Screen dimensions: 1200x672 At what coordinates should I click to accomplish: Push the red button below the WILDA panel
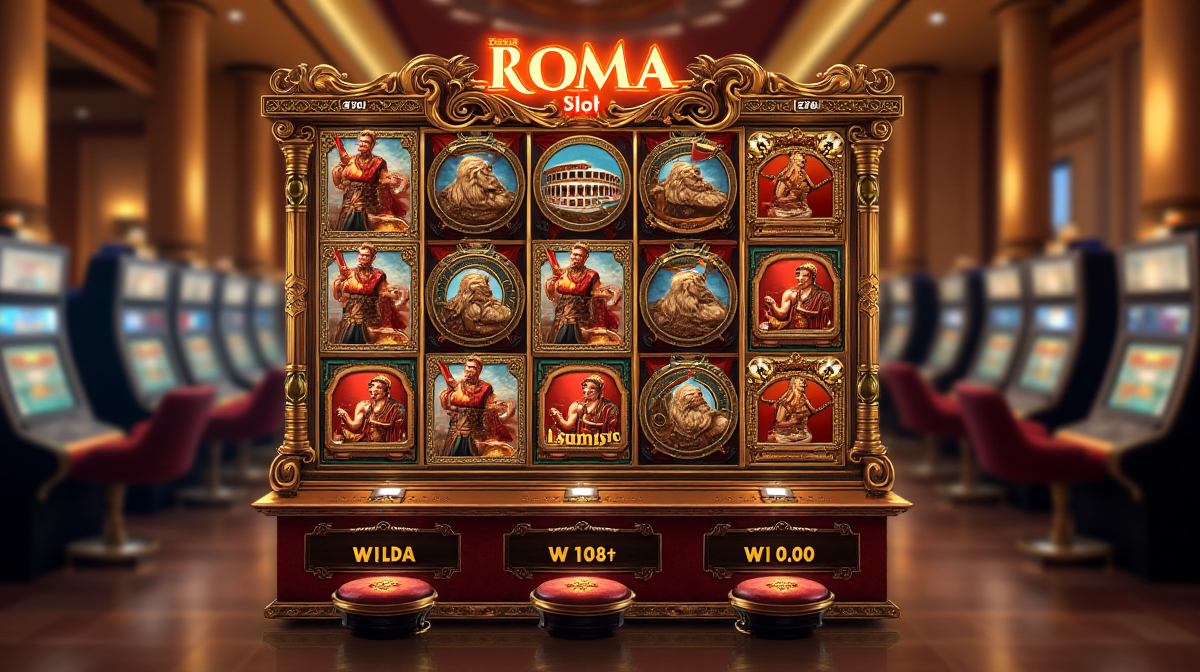pyautogui.click(x=384, y=593)
